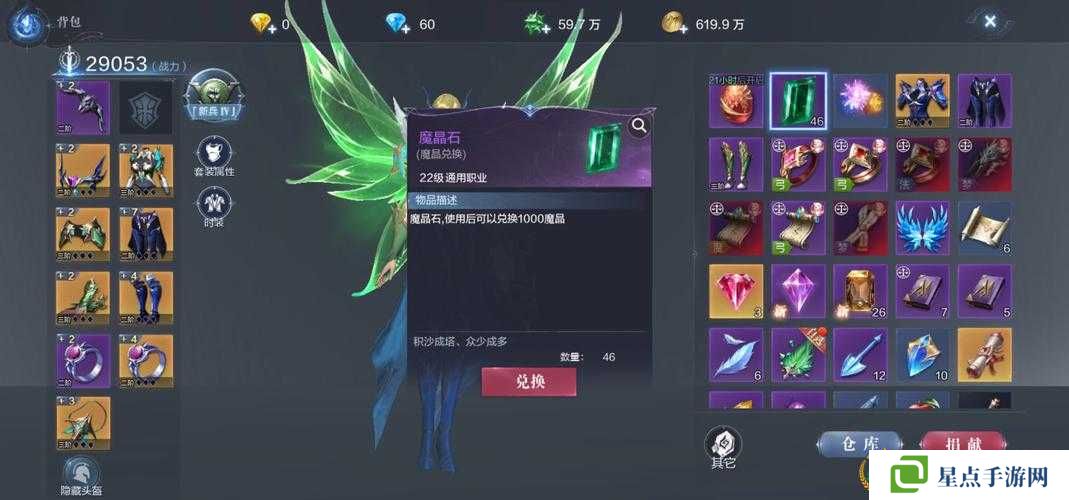Open the 套装属性 set attributes
The image size is (1069, 500).
click(x=213, y=157)
